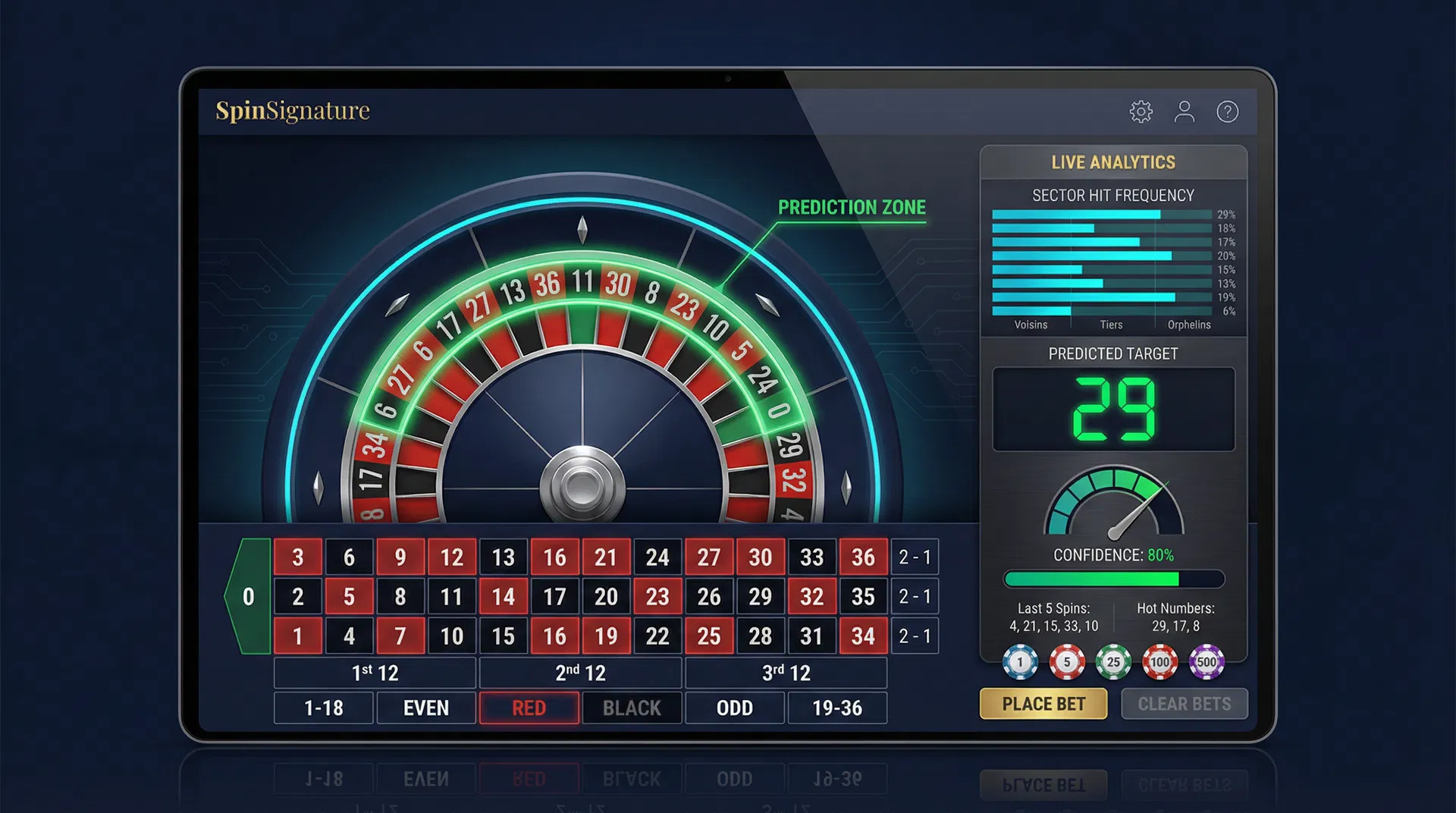The image size is (1456, 813).
Task: Toggle the RED bet option
Action: 529,708
